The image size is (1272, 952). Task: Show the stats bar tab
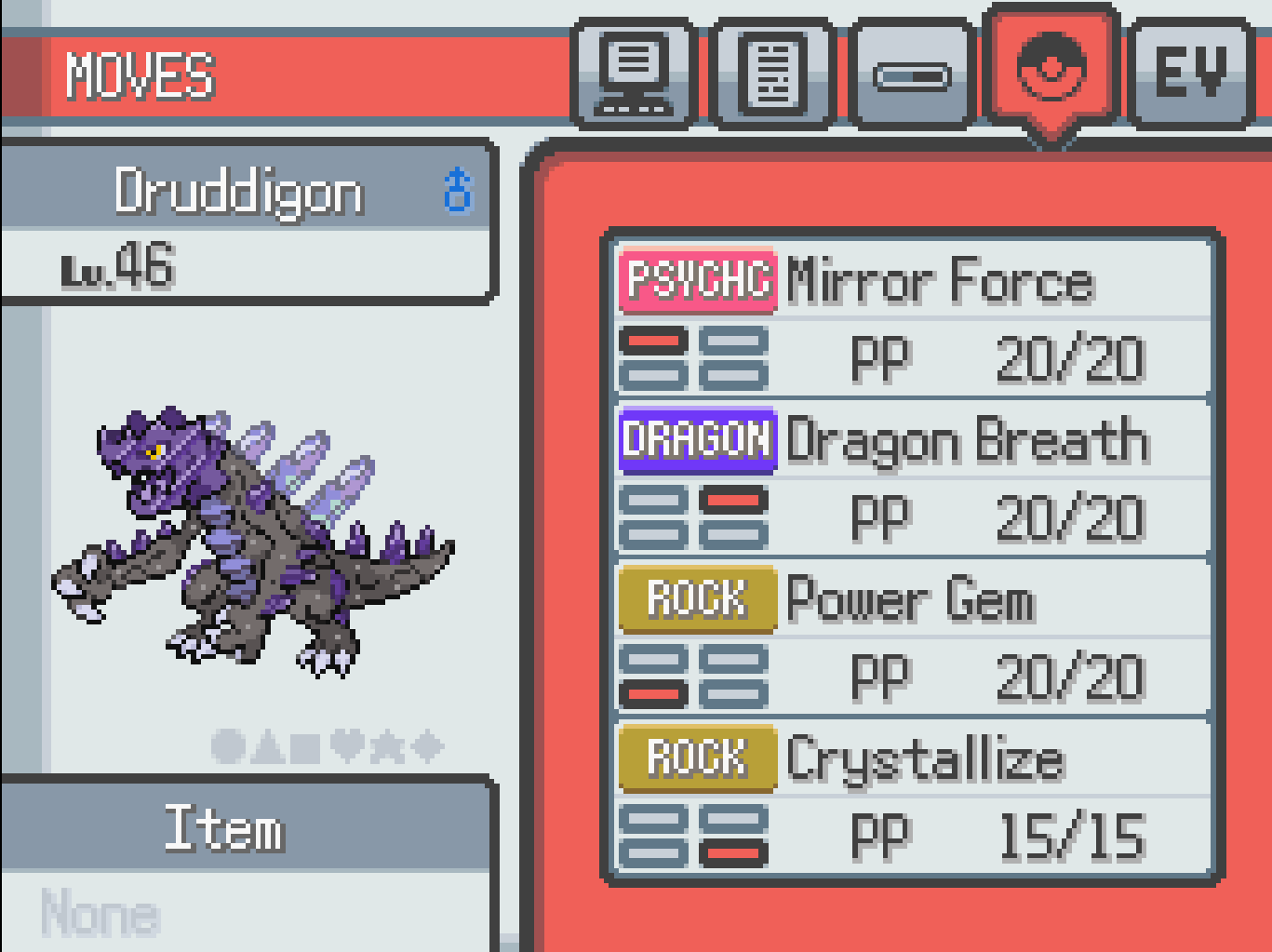pos(912,74)
